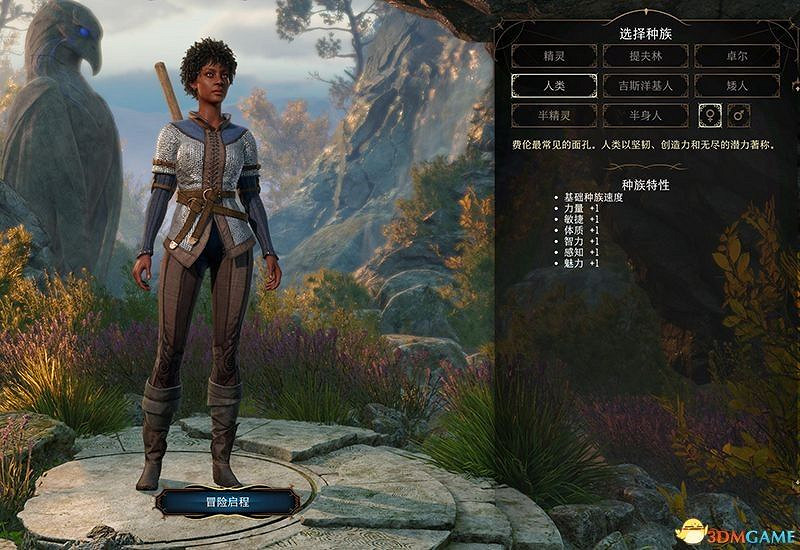Select the 精灵 (Elf) race
Screen dimensions: 800x550
click(554, 56)
